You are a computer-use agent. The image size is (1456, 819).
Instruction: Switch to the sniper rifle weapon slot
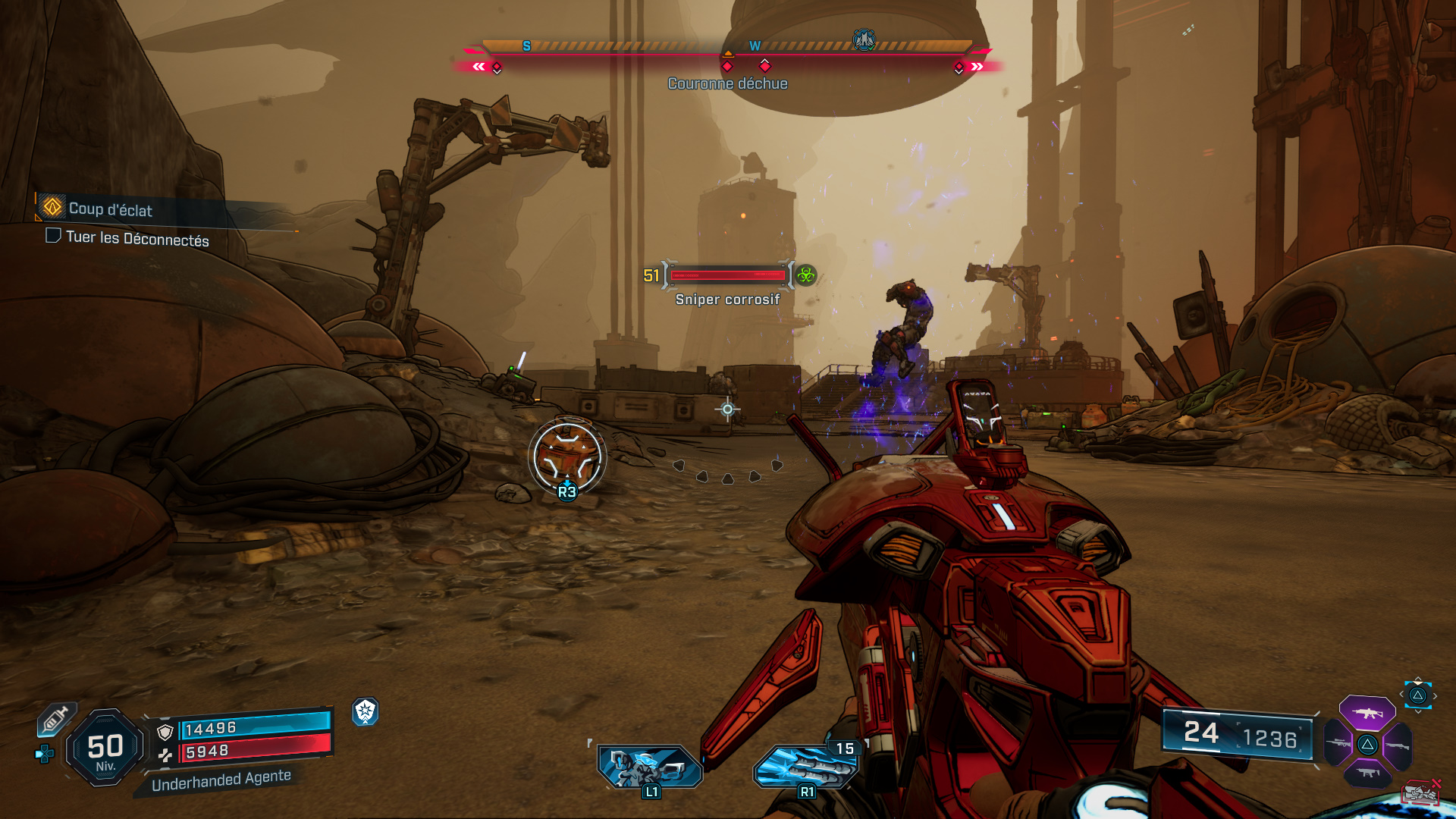tap(1338, 744)
